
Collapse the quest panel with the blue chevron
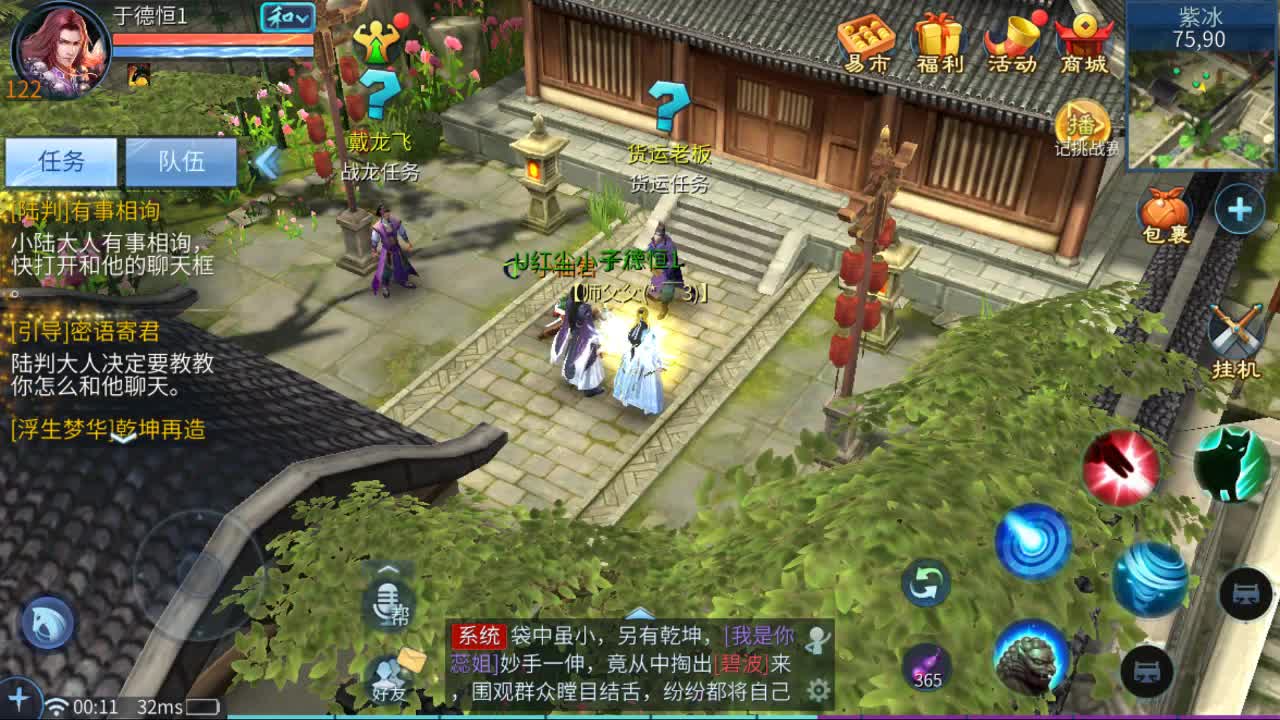[265, 163]
